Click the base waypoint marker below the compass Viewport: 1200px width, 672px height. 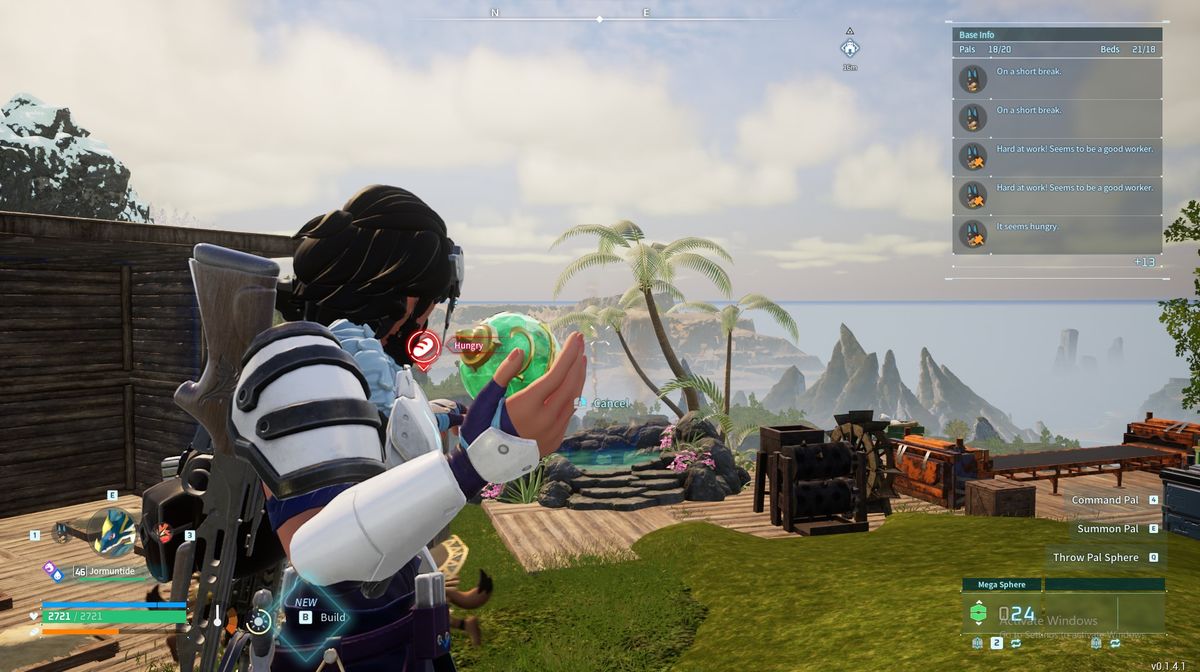(x=849, y=47)
